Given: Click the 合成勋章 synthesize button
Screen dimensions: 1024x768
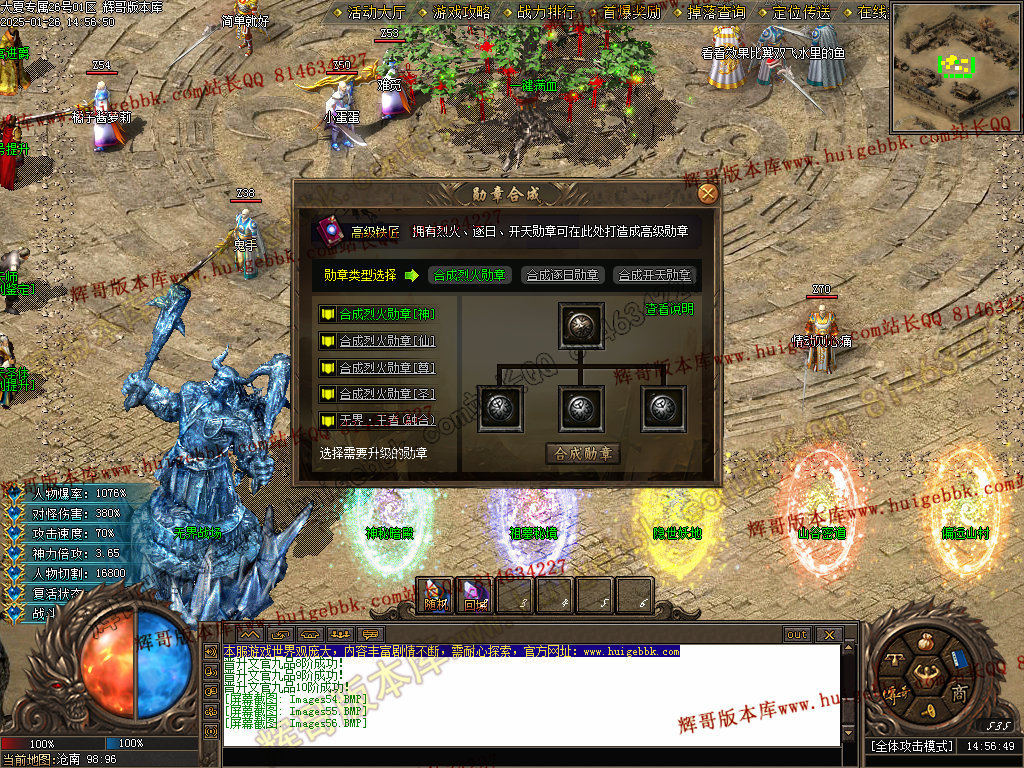Looking at the screenshot, I should coord(582,454).
